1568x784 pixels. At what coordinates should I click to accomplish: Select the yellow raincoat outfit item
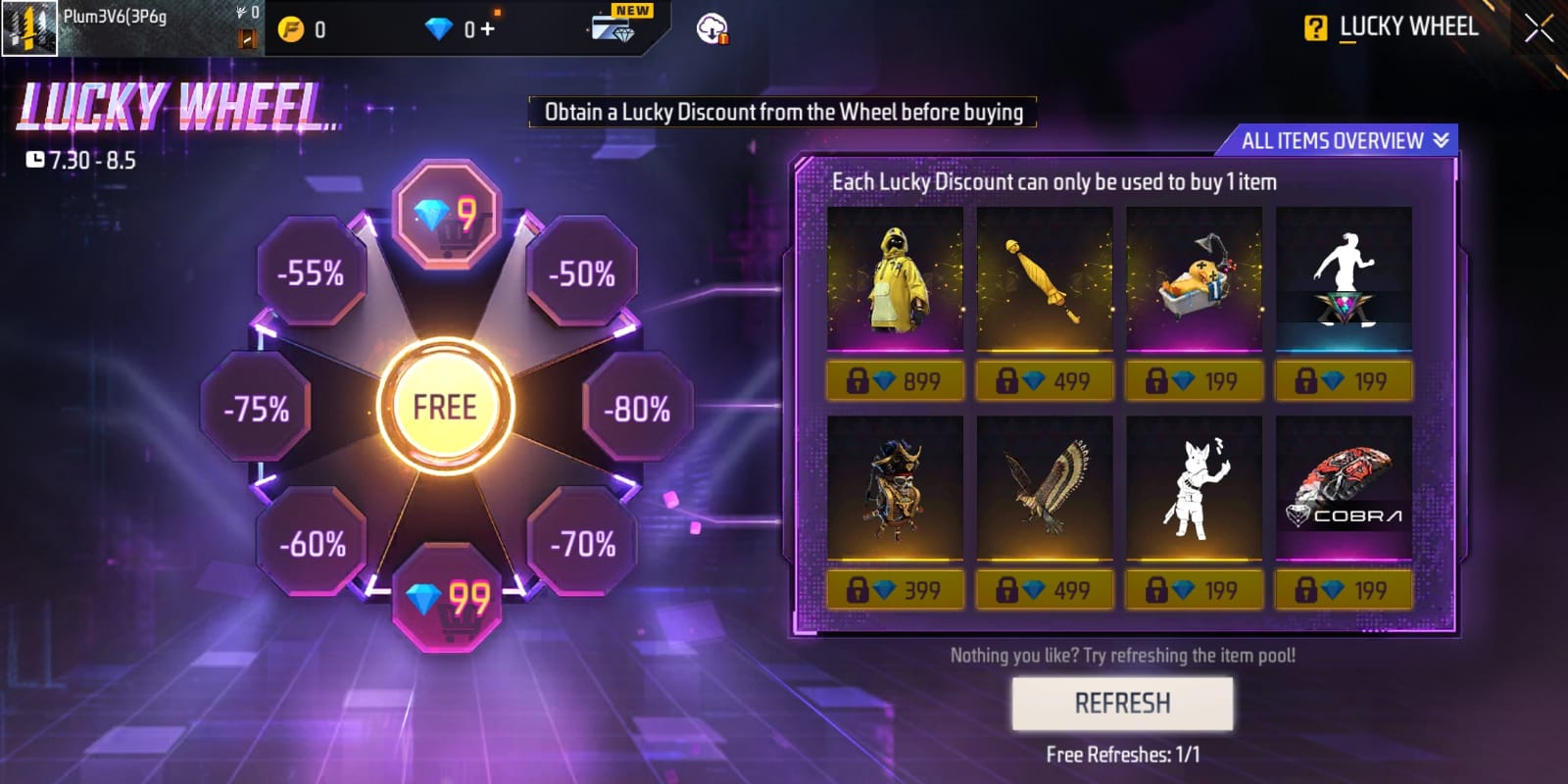tap(895, 279)
